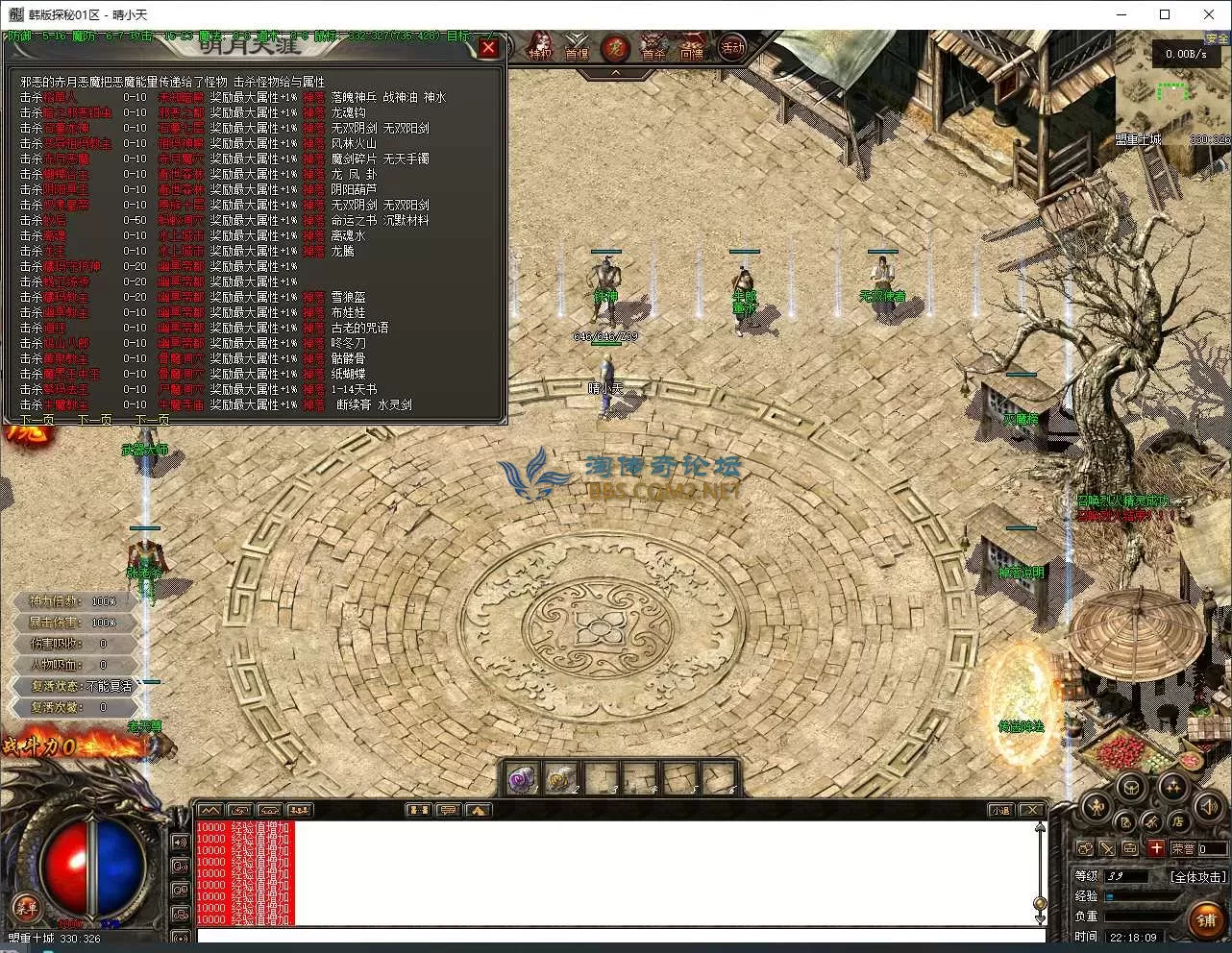Viewport: 1232px width, 953px height.
Task: Click the red 宠 pet button
Action: pos(615,48)
